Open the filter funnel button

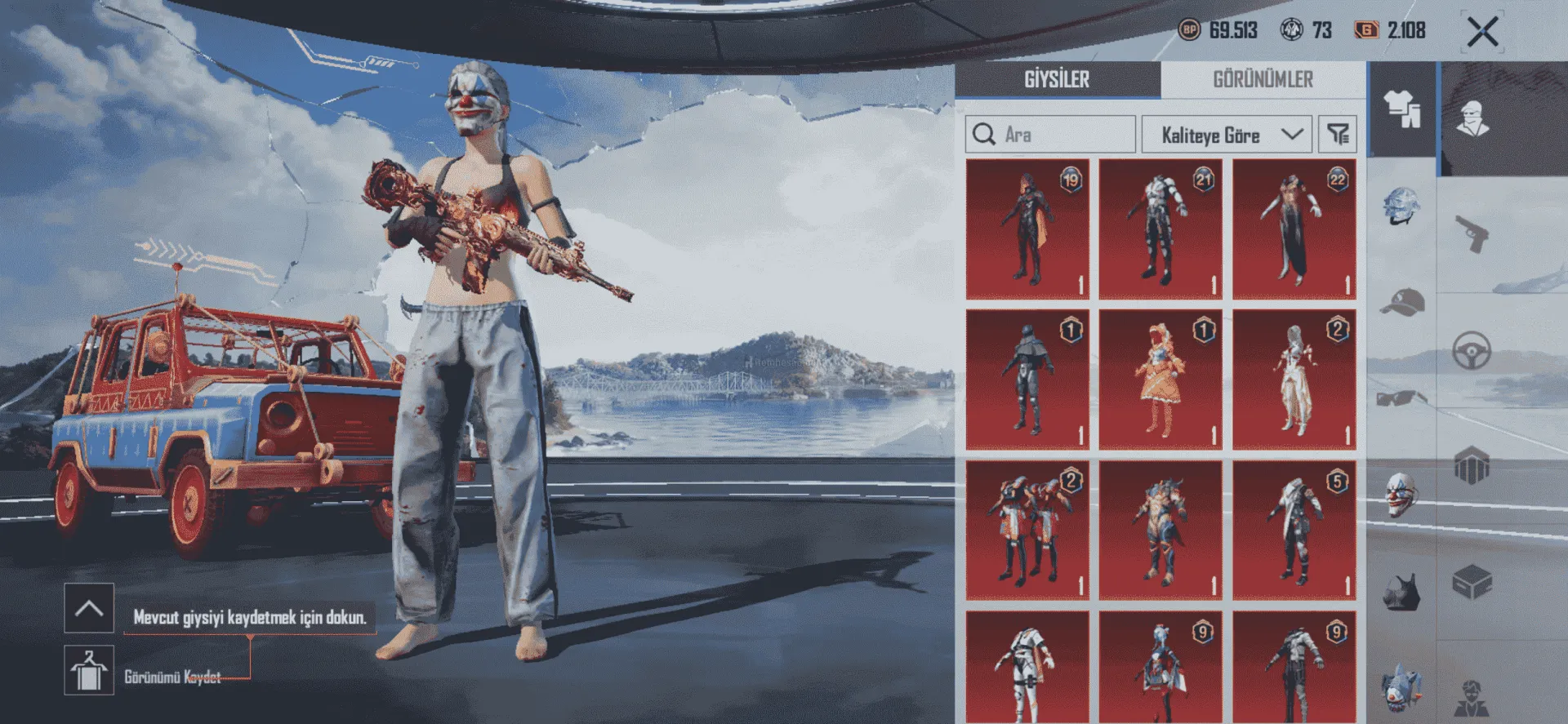1338,135
